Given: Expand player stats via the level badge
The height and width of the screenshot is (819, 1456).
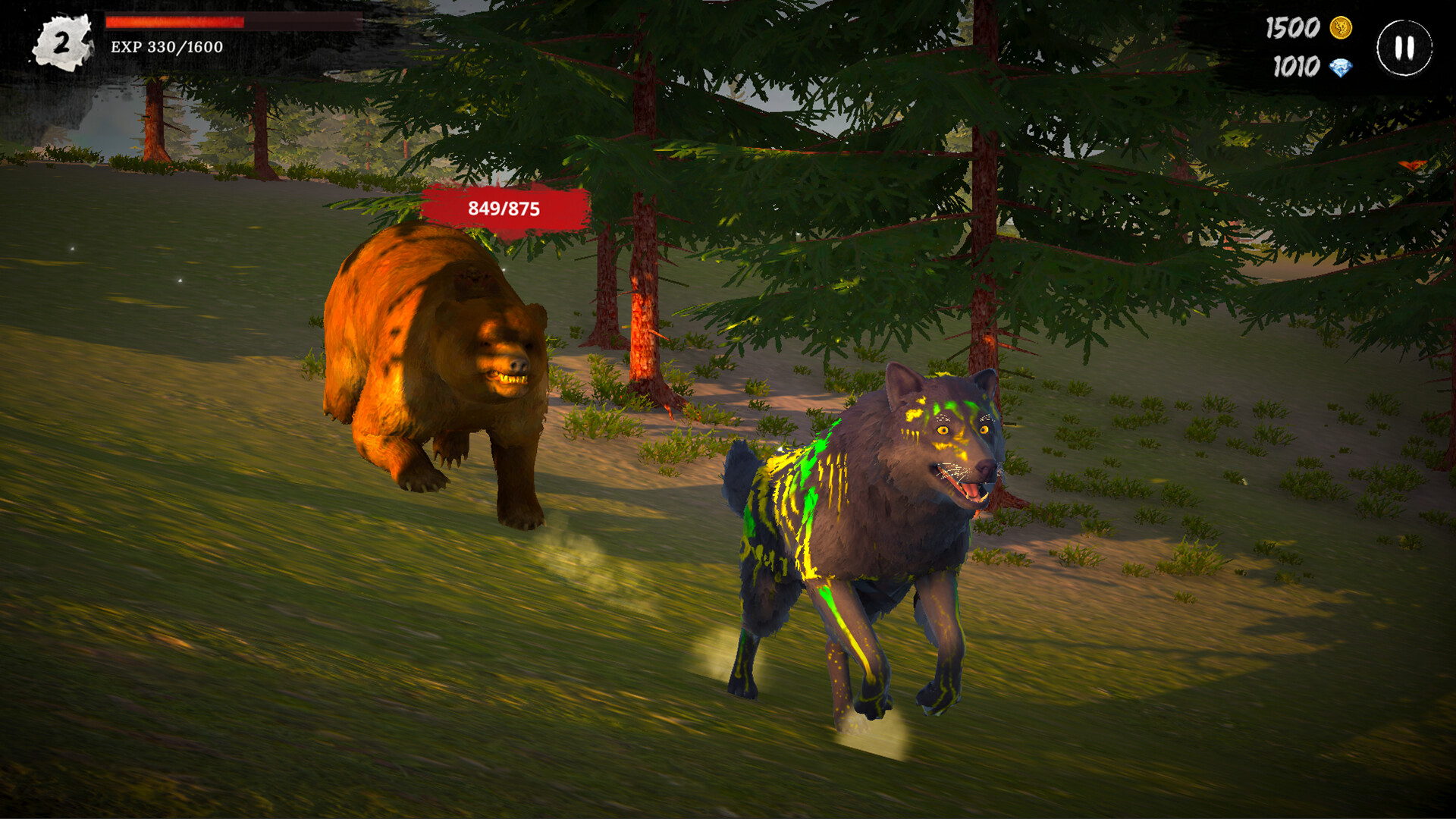Looking at the screenshot, I should (x=61, y=42).
